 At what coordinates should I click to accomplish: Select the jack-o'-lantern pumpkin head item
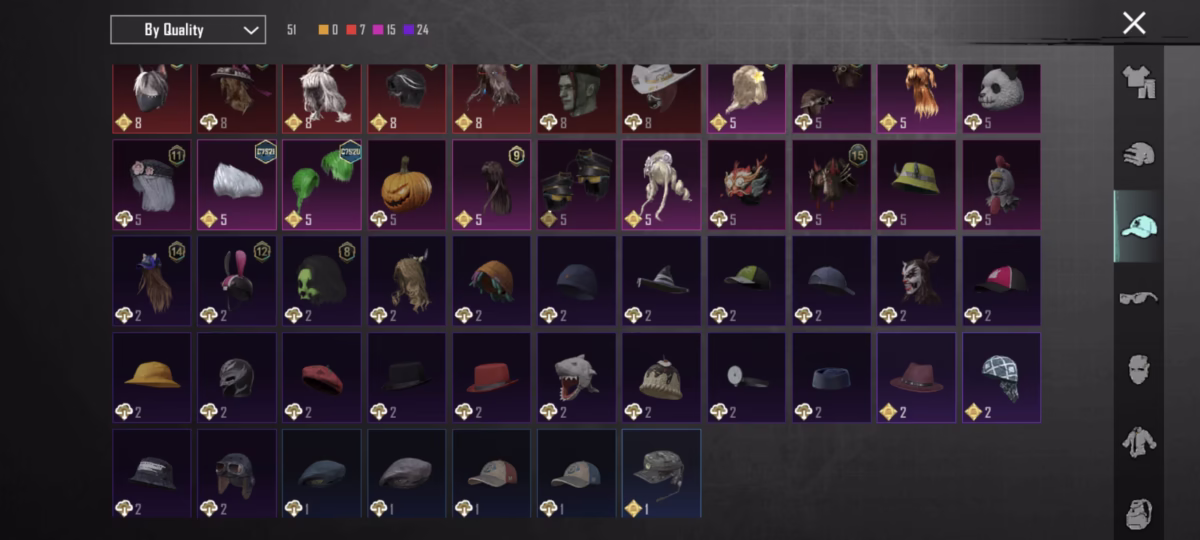point(406,185)
